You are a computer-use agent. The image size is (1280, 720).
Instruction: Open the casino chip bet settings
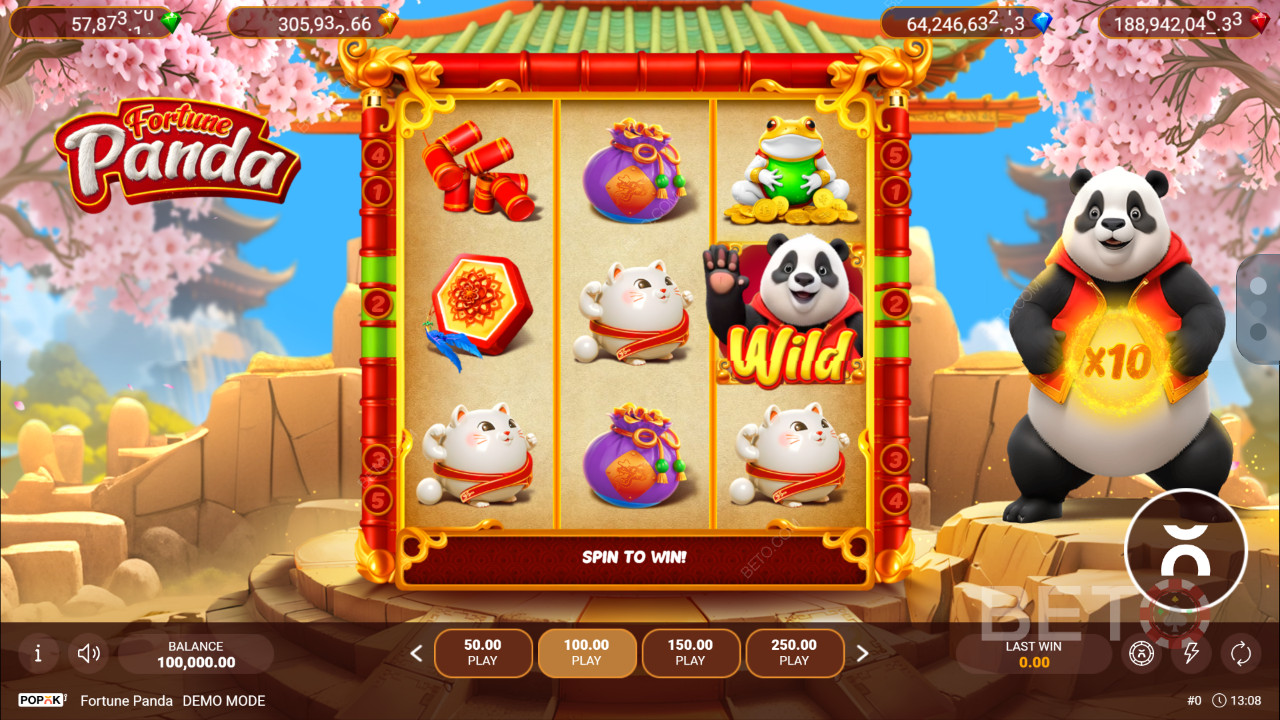coord(1141,654)
